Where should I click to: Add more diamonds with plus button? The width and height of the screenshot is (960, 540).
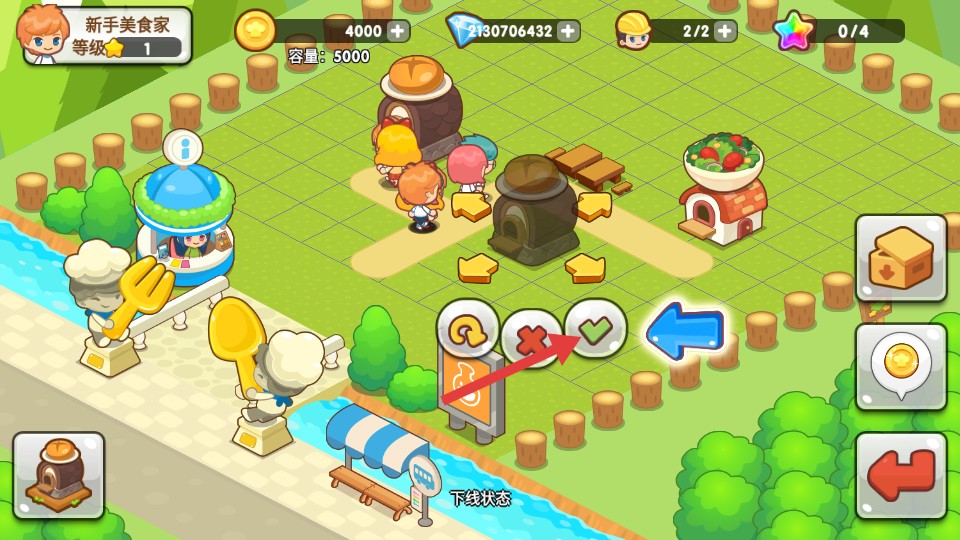(x=568, y=31)
